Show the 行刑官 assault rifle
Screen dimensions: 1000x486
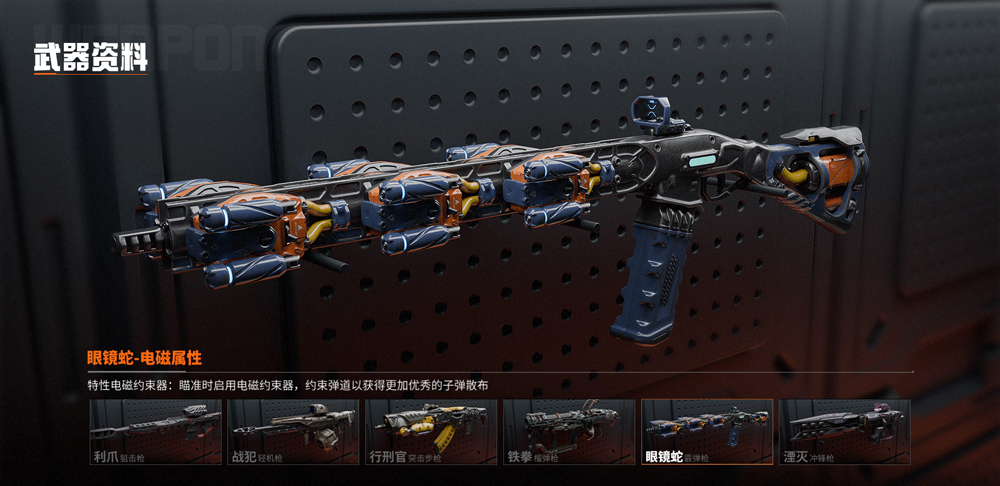coord(431,432)
